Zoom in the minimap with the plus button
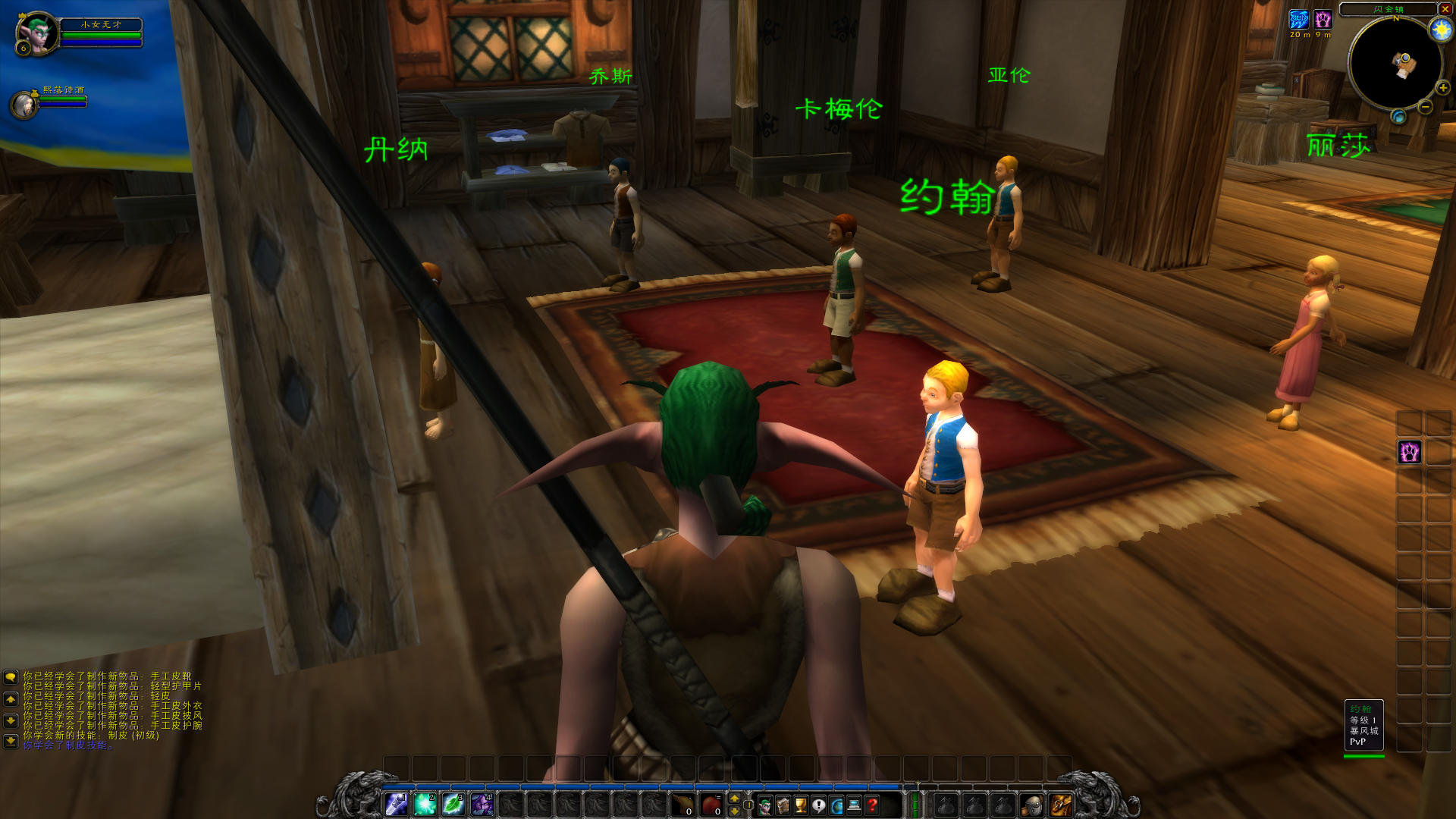The width and height of the screenshot is (1456, 819). [x=1442, y=88]
